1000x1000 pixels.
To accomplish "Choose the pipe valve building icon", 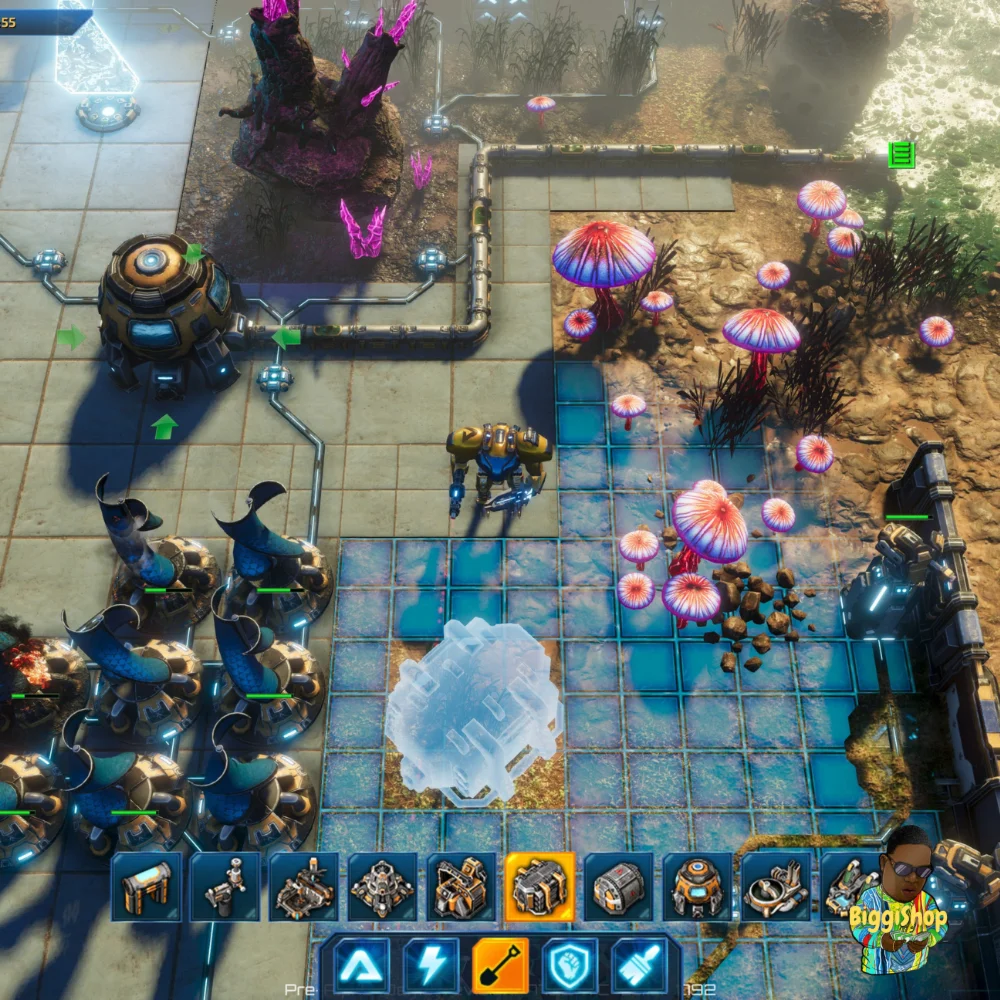I will pos(225,886).
